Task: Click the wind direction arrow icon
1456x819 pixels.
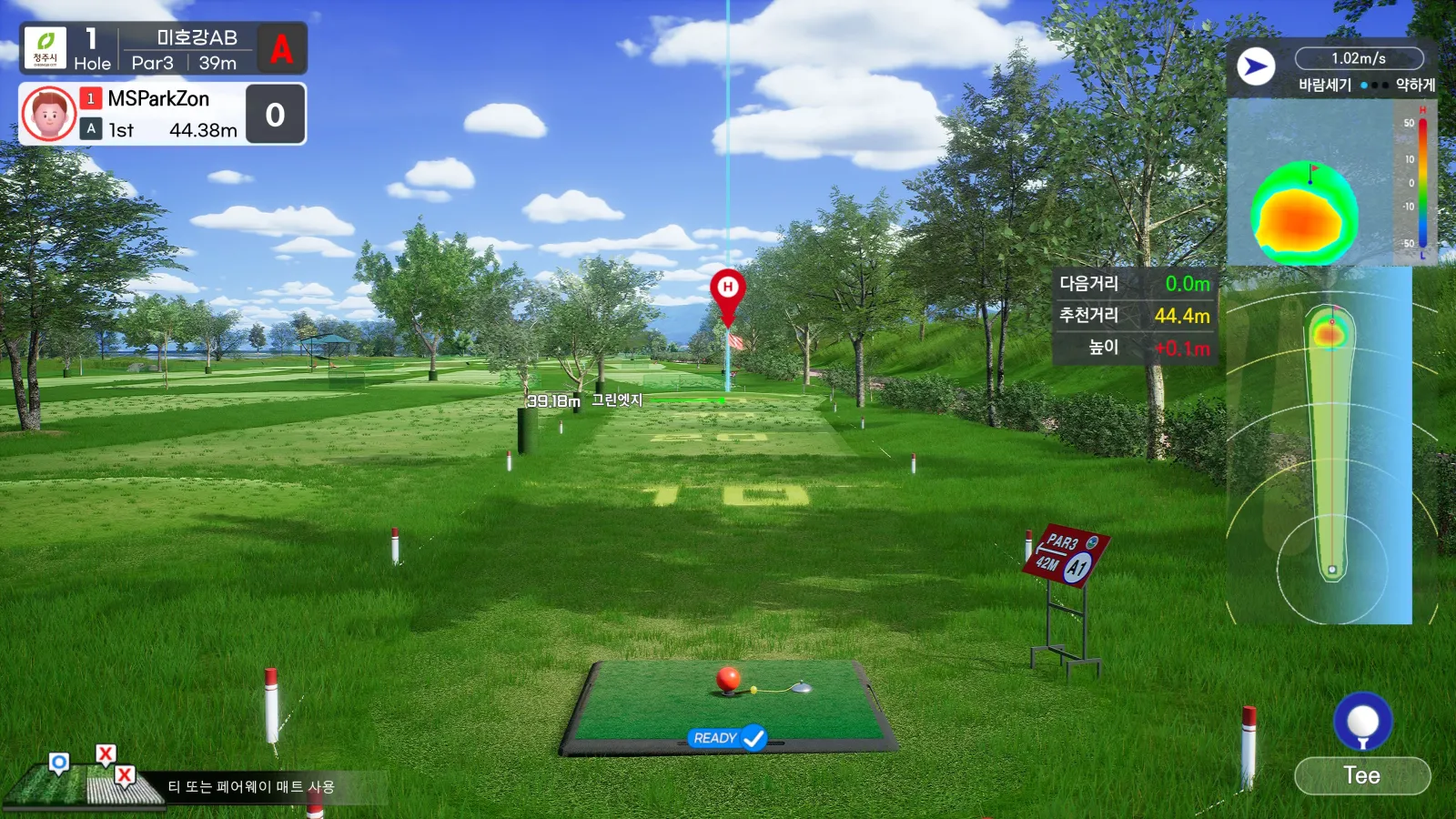Action: pos(1256,66)
